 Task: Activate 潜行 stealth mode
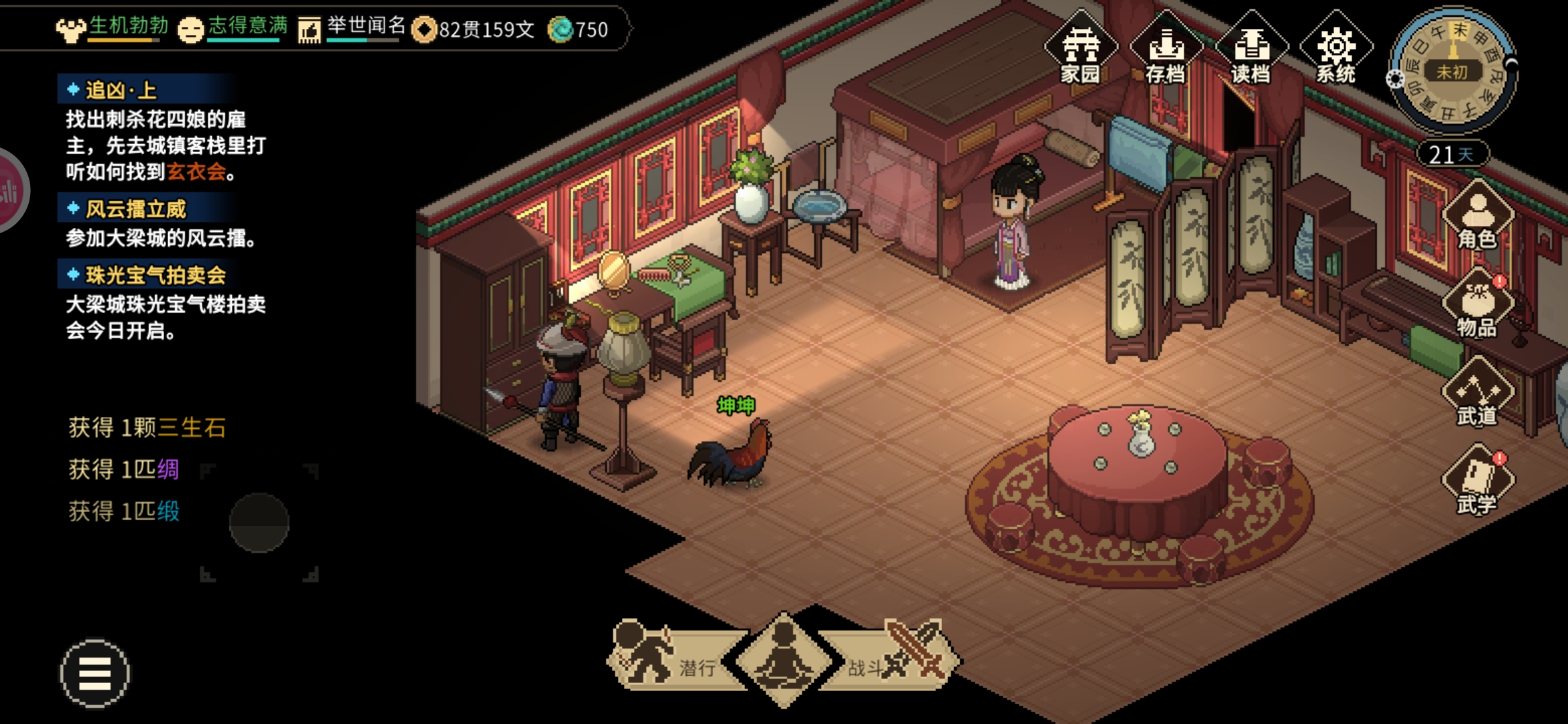[670, 660]
